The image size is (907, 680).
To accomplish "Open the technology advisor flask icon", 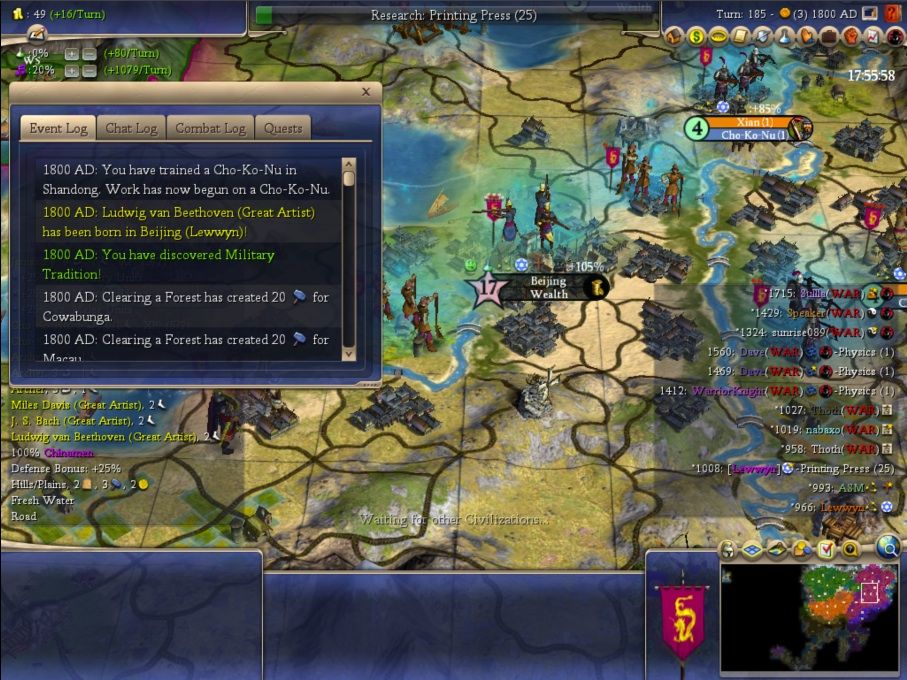I will click(x=783, y=37).
